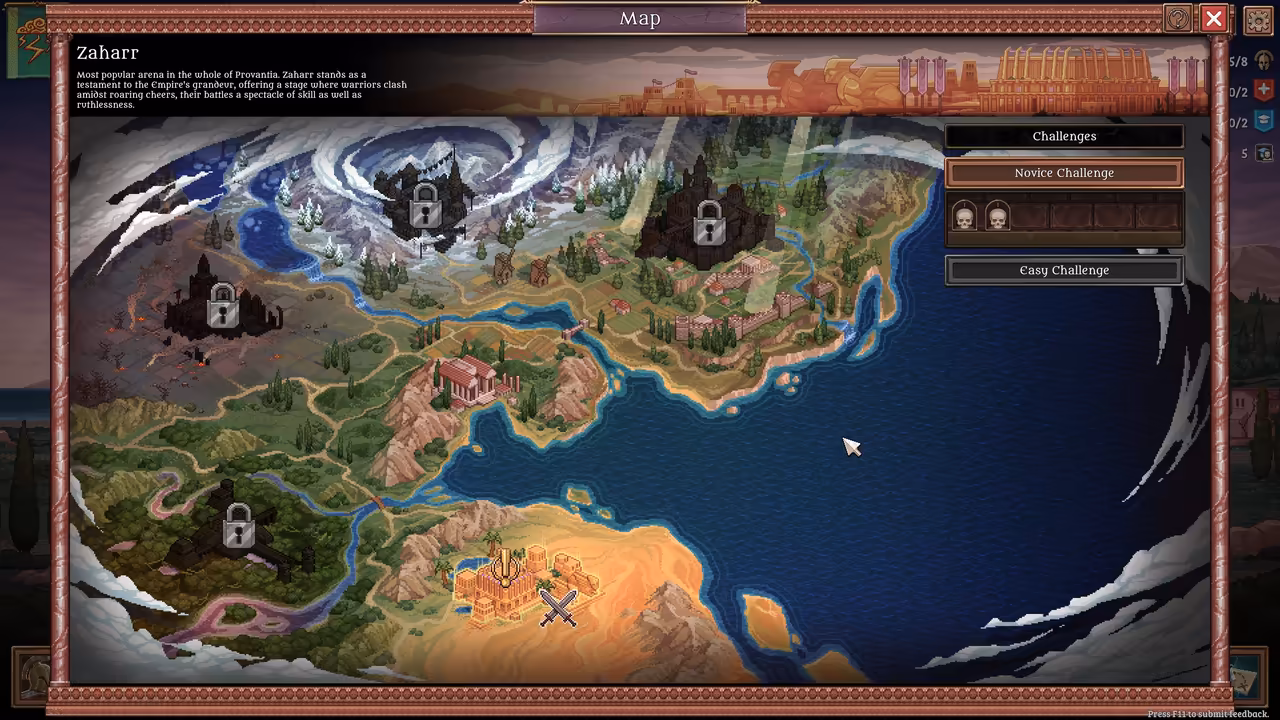Screen dimensions: 1280x720
Task: Start the Novice Challenge
Action: pos(1063,172)
